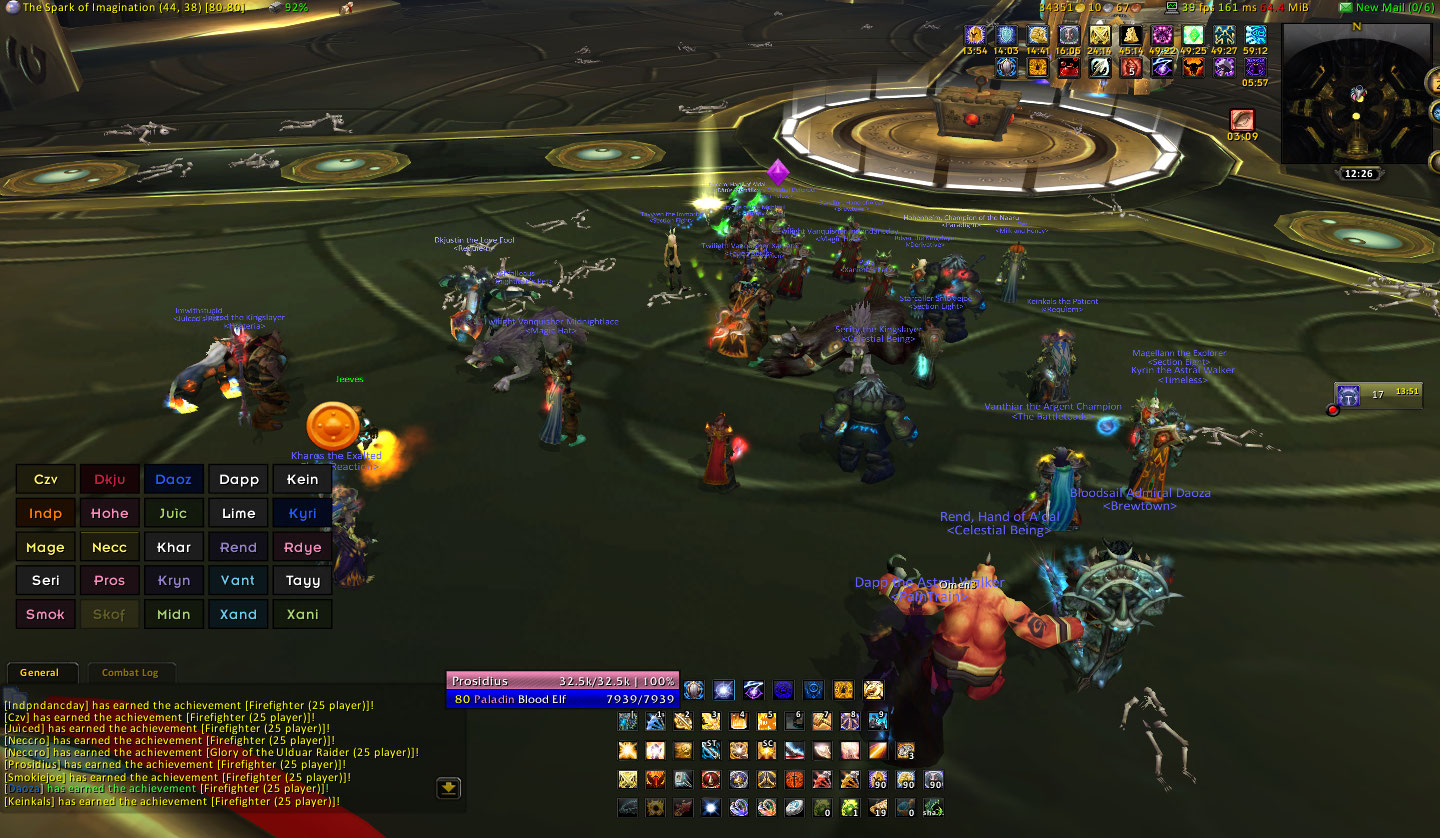Click the Kyri raid frame
This screenshot has height=838, width=1440.
(302, 514)
